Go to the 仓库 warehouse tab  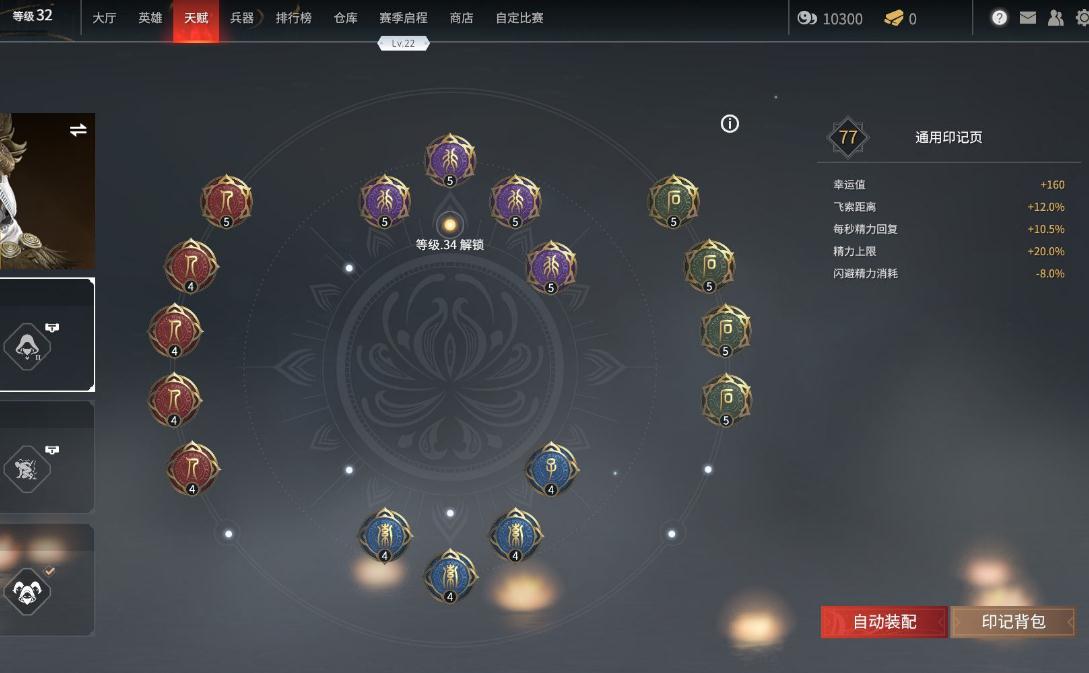(345, 18)
